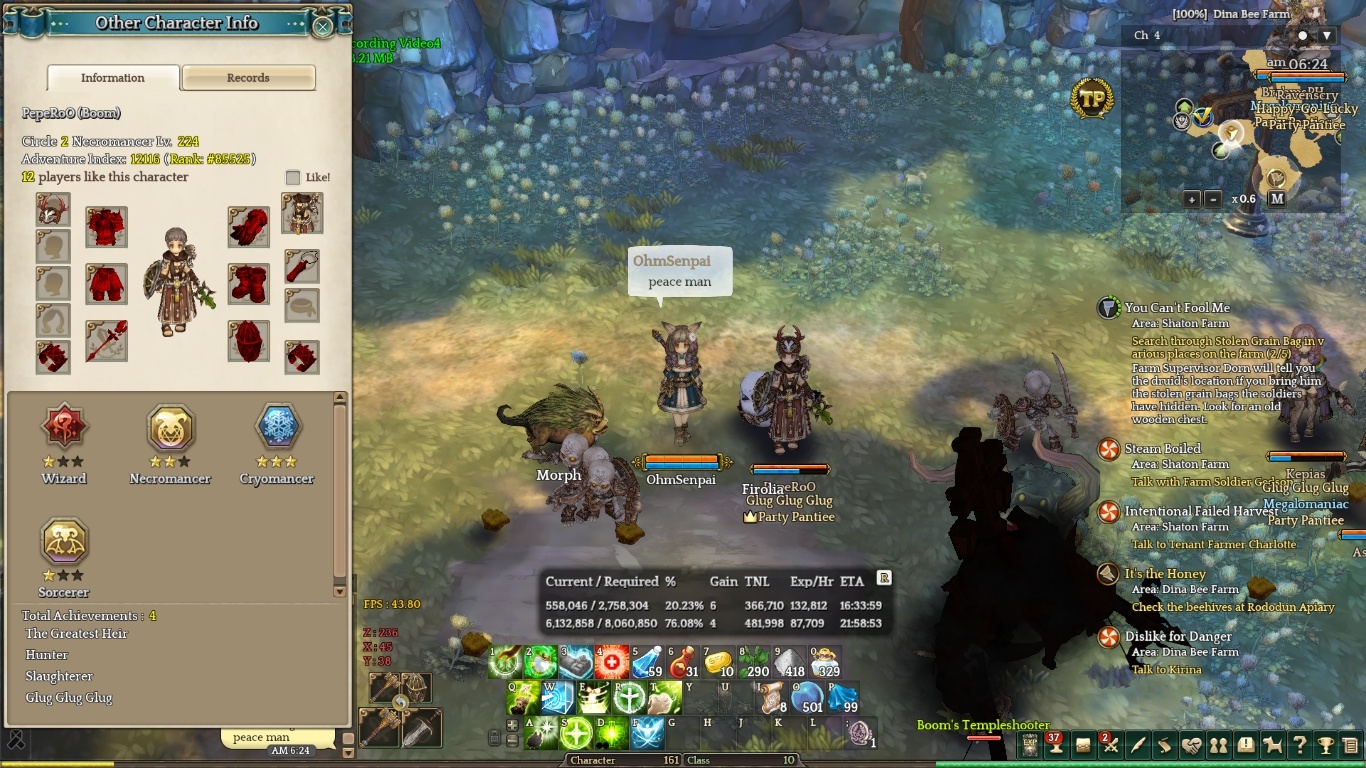The image size is (1366, 768).
Task: Tick the Like! checkbox
Action: click(x=293, y=177)
